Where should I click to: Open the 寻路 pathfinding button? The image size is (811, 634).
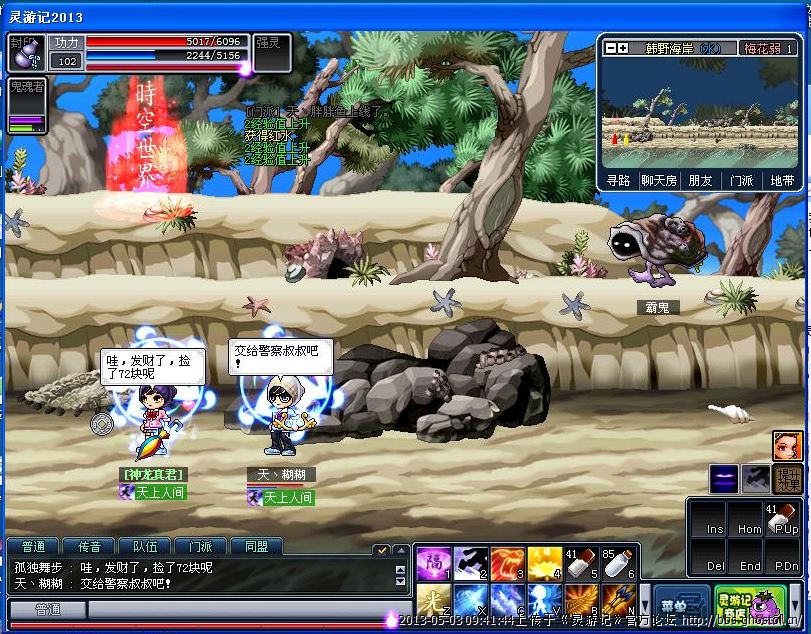[x=618, y=181]
